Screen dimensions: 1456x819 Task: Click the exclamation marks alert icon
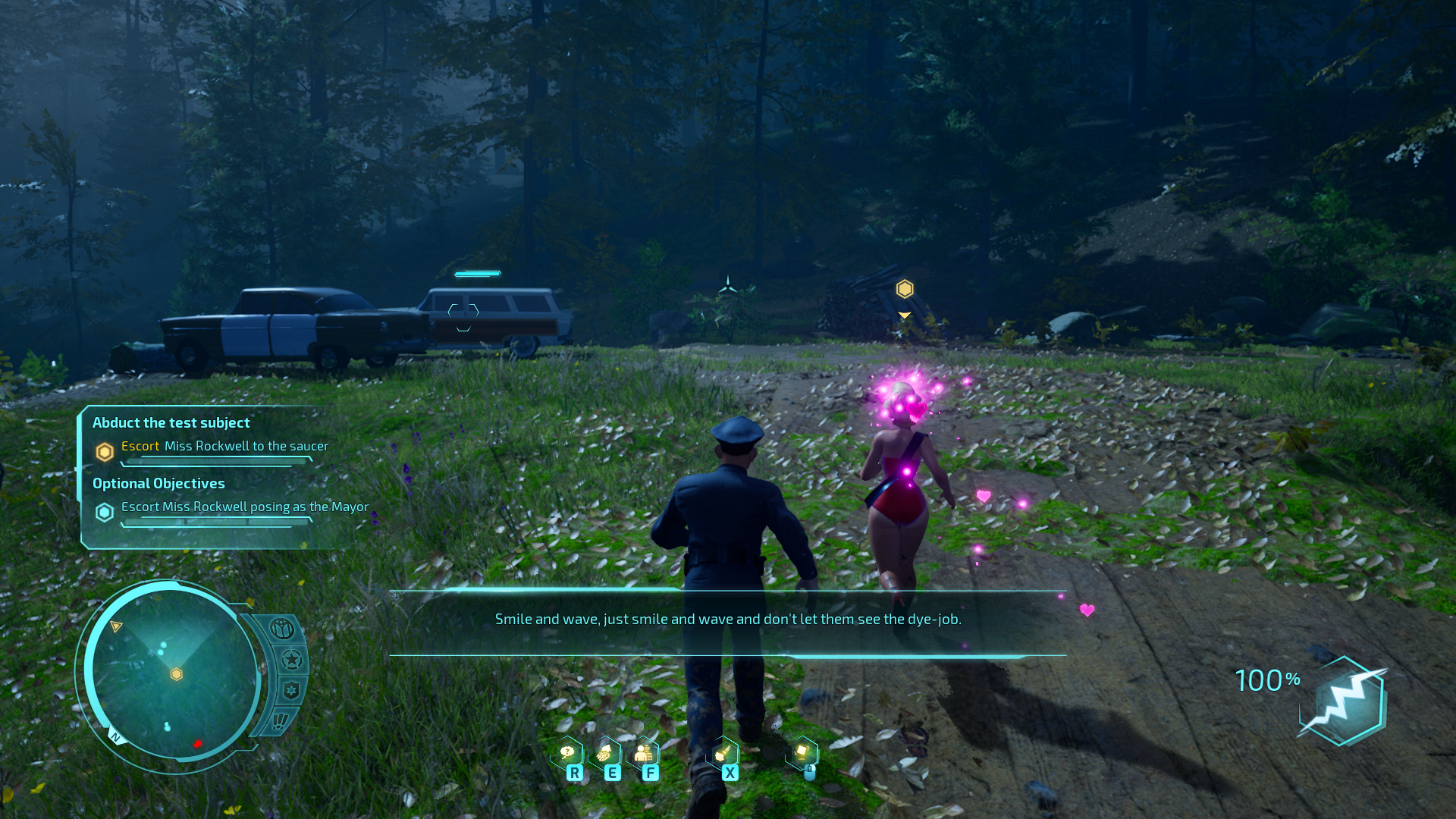[x=280, y=720]
